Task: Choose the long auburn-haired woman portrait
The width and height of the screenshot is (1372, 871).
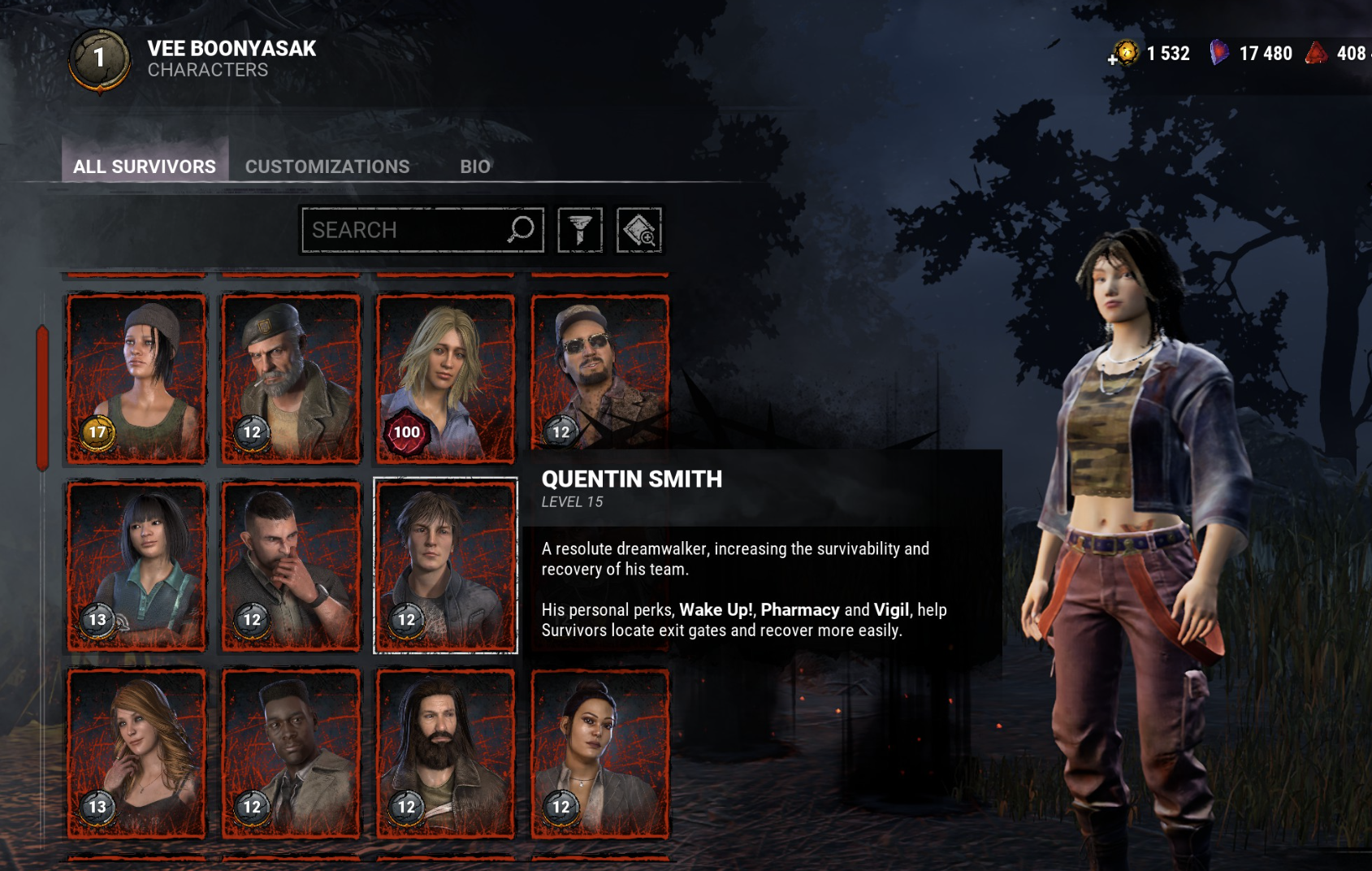Action: pos(136,753)
